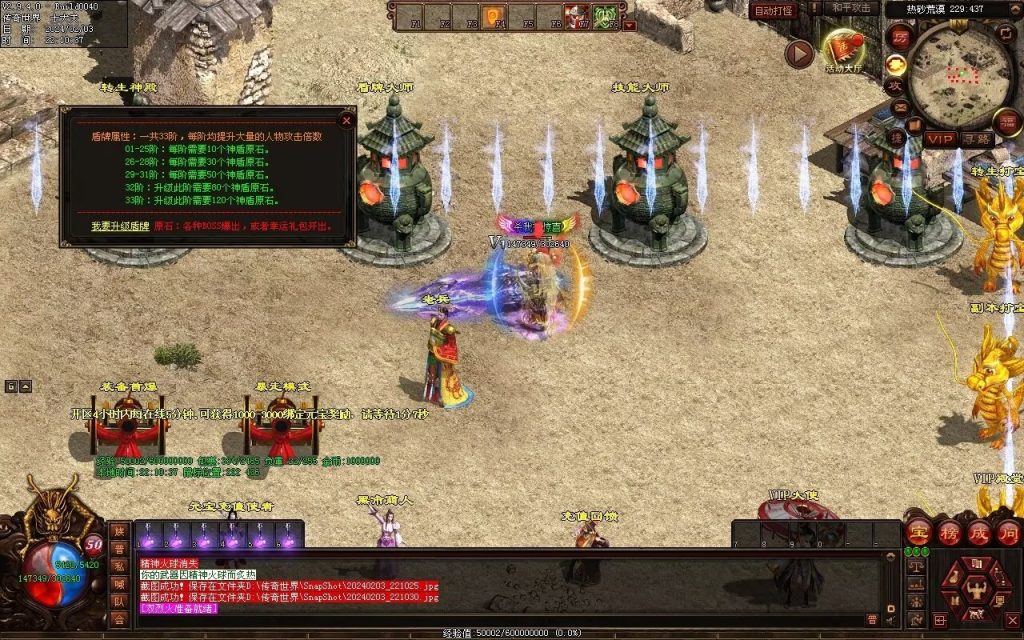Open the 榜 ranking orb button
The width and height of the screenshot is (1024, 640).
coord(949,531)
